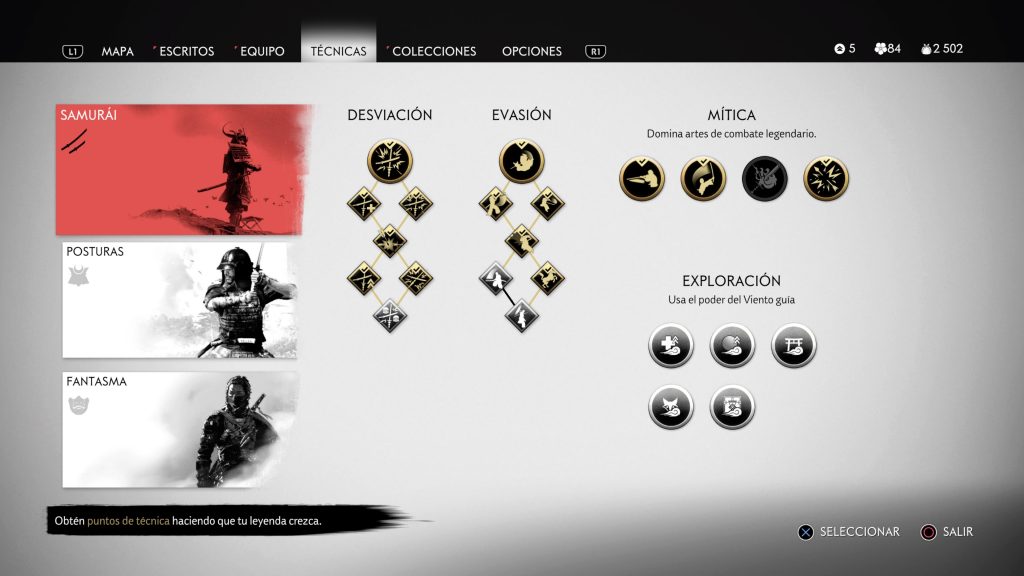Choose the locked bottom Desviación technique
This screenshot has width=1024, height=576.
pyautogui.click(x=390, y=316)
